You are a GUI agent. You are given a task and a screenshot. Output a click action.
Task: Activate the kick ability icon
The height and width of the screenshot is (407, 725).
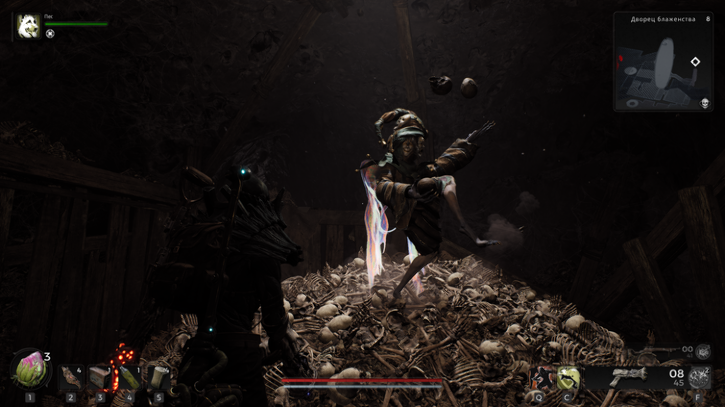pos(542,377)
